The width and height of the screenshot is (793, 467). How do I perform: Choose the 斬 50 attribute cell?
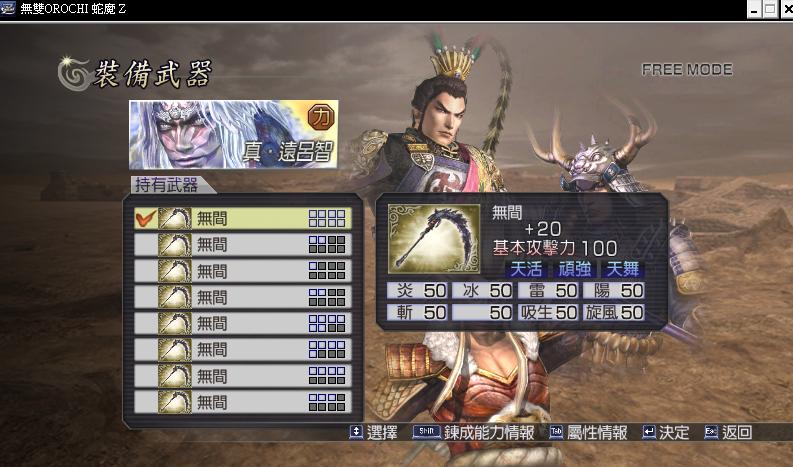417,313
